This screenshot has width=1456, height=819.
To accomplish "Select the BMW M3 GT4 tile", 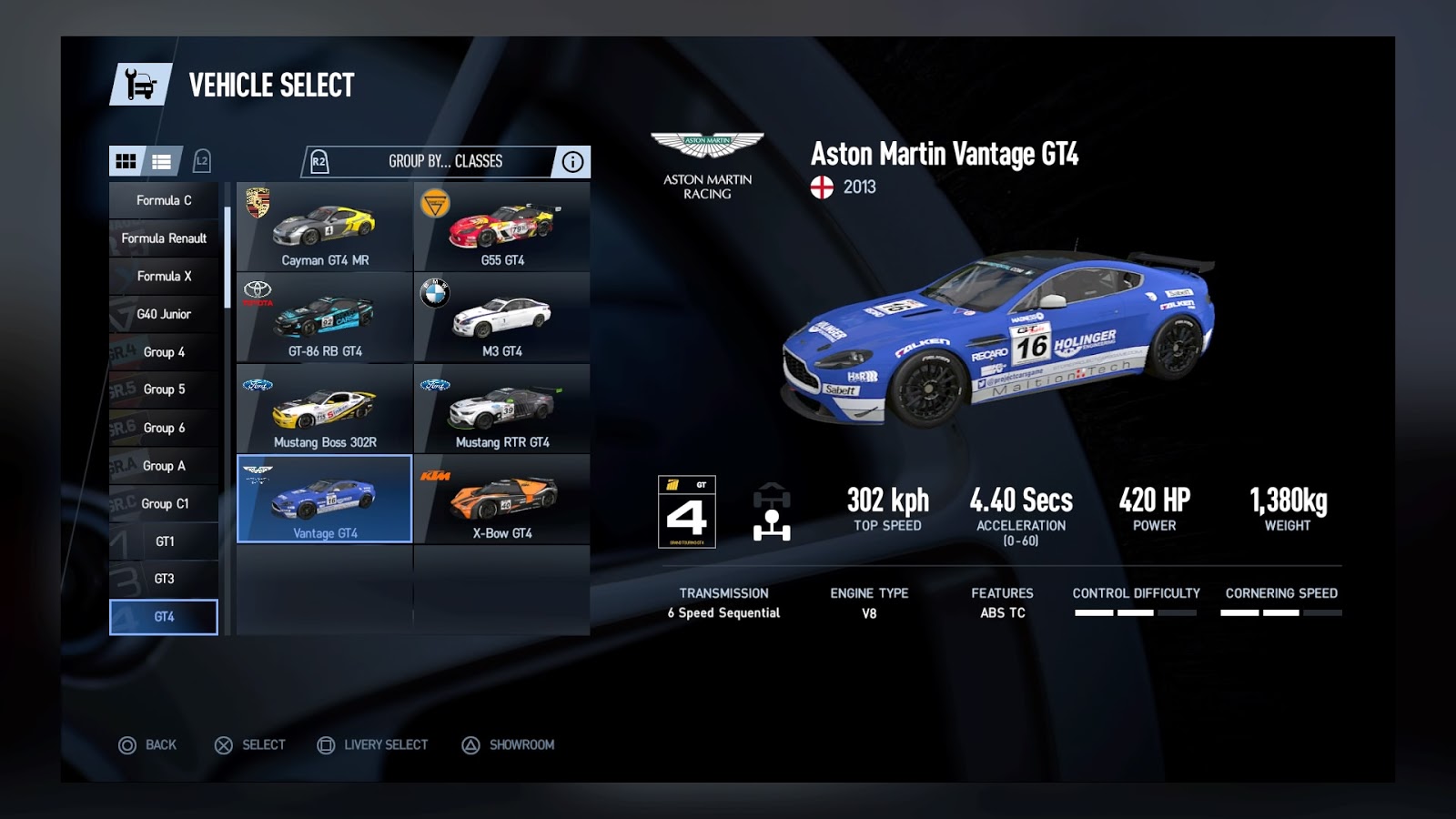I will coord(502,318).
